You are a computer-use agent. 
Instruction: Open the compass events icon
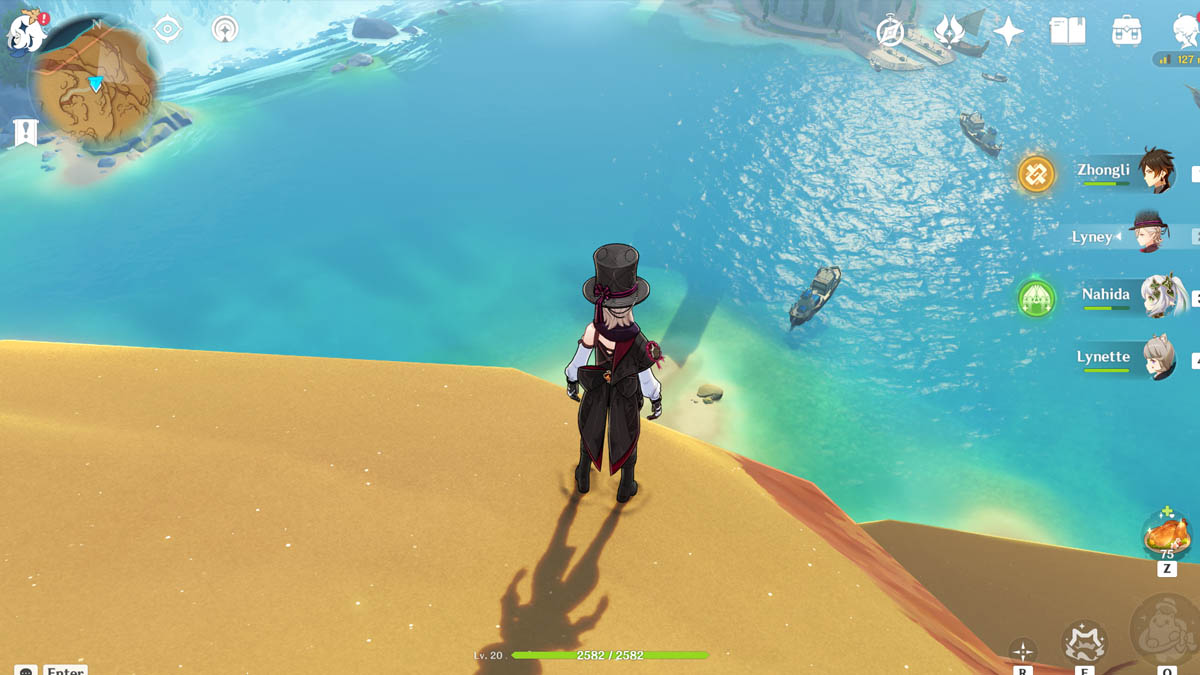(890, 31)
